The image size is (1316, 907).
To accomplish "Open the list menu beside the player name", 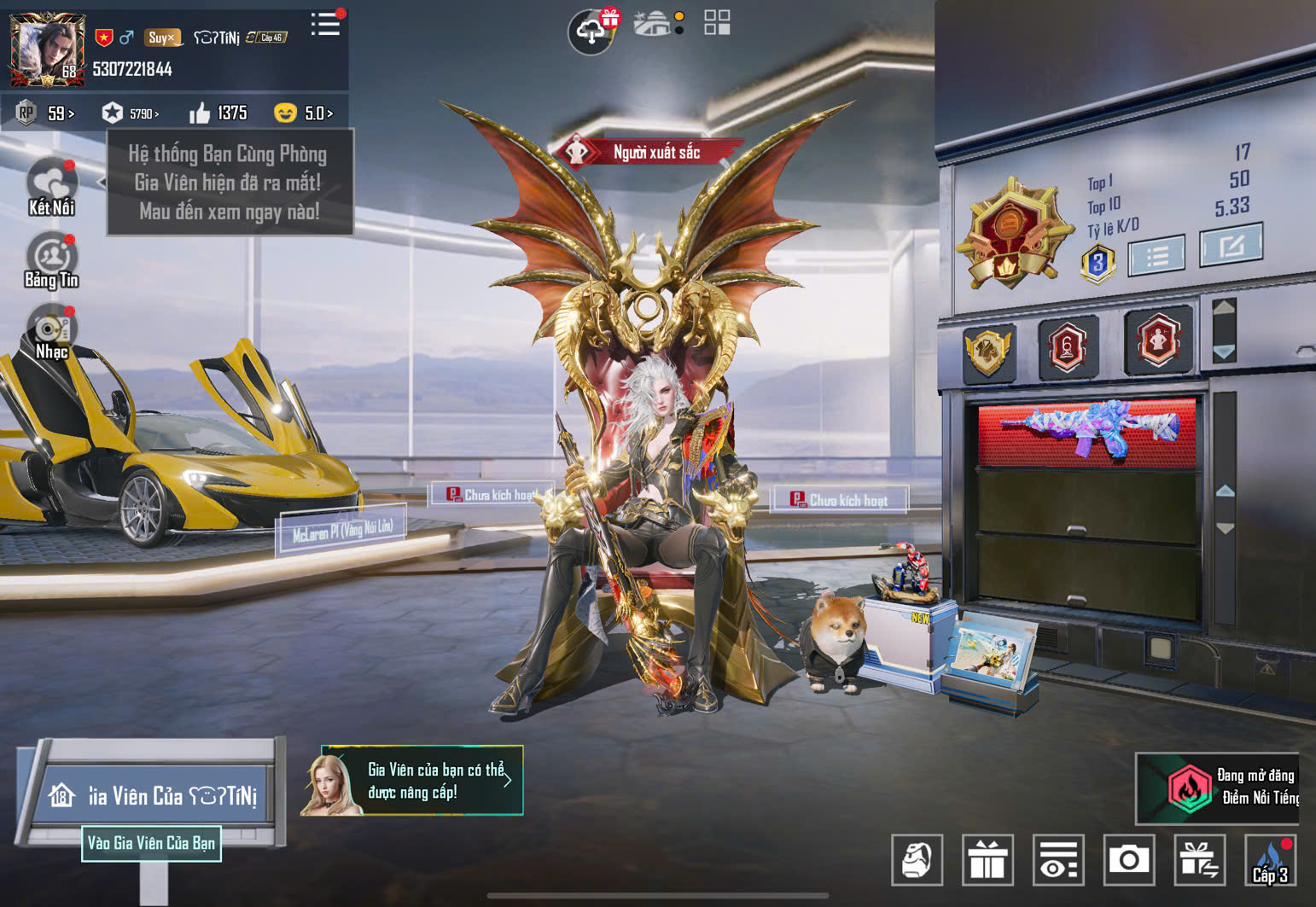I will point(325,24).
